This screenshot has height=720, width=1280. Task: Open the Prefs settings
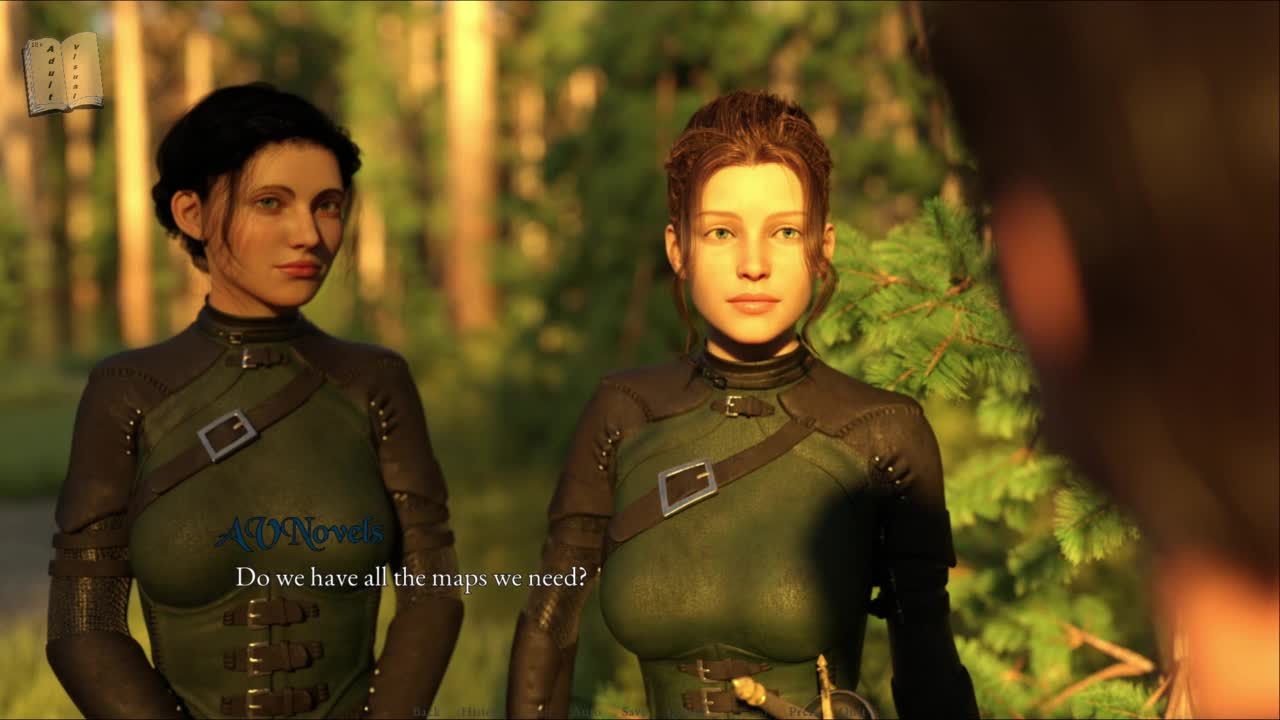coord(801,711)
